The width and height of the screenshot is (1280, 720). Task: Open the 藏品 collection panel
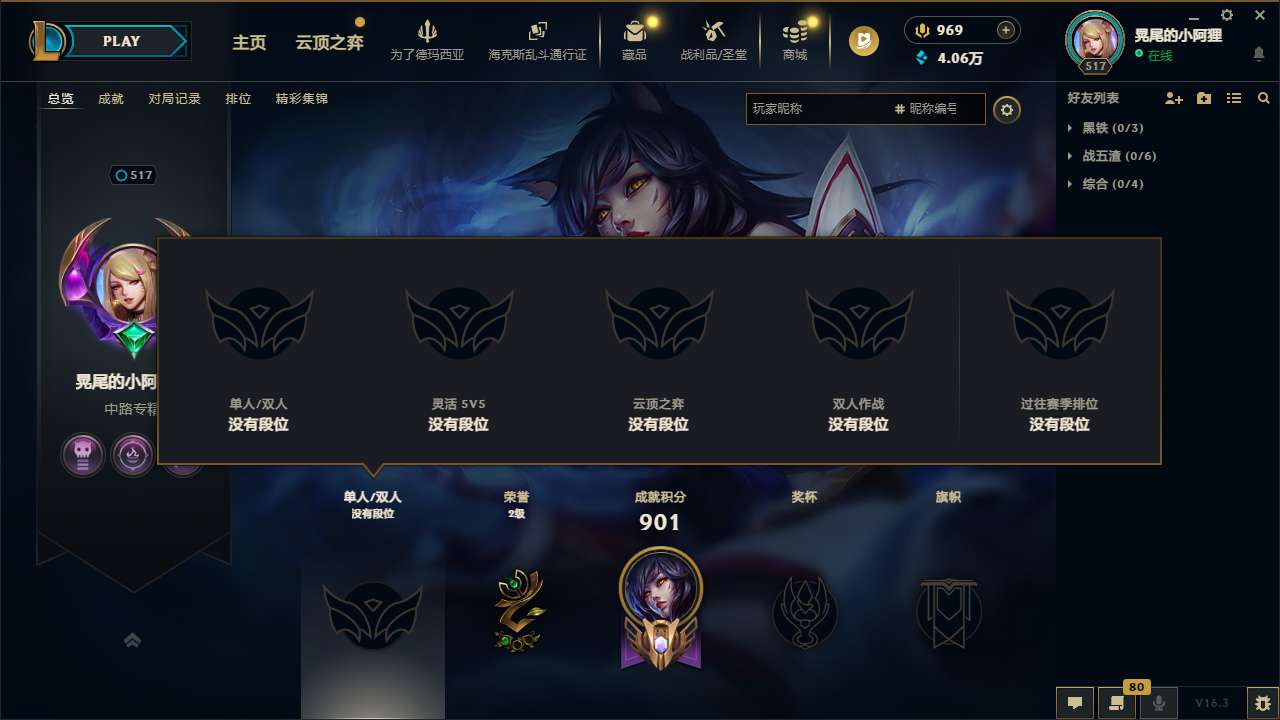coord(635,40)
